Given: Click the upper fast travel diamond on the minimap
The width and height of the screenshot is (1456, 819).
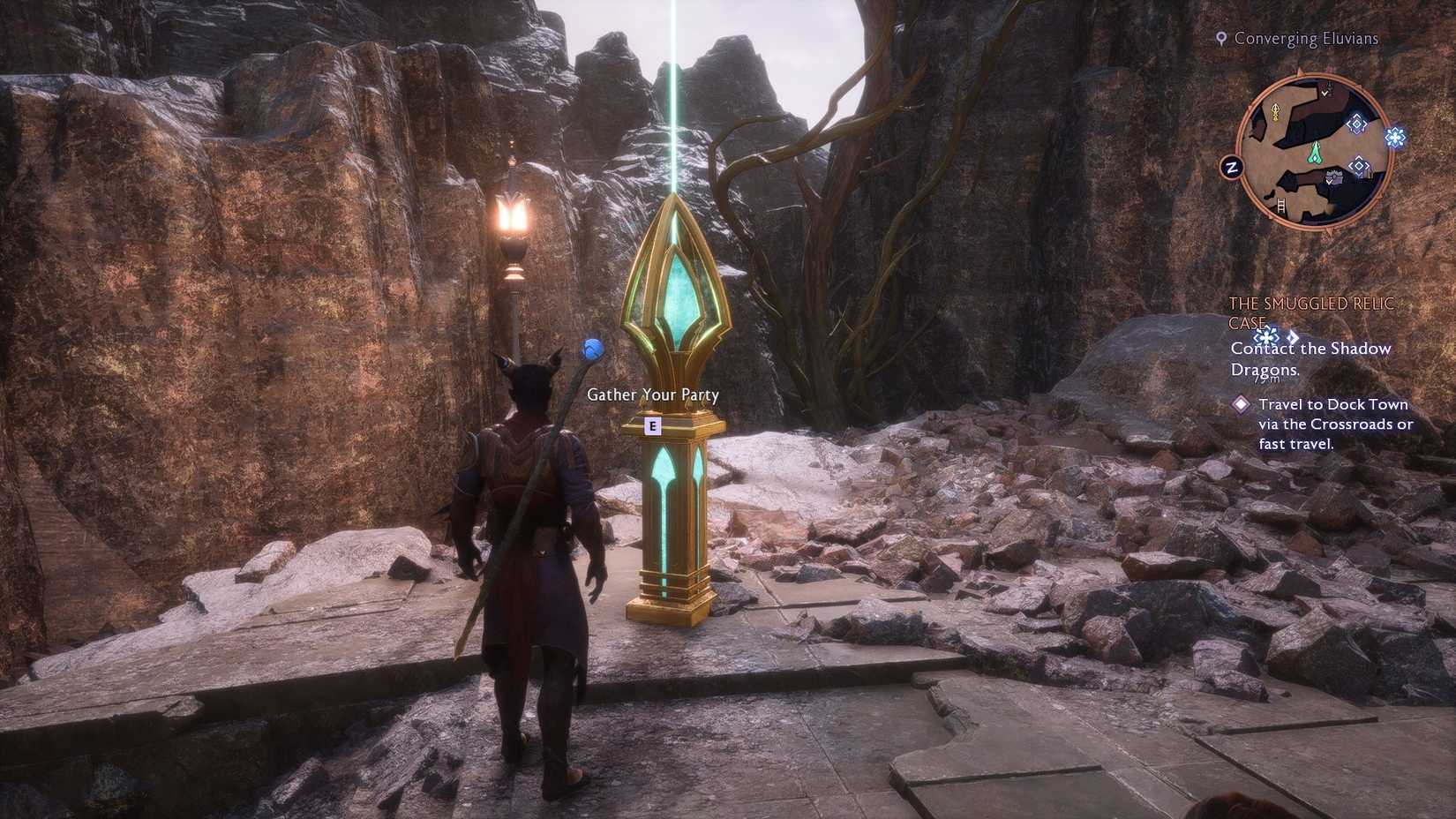Looking at the screenshot, I should click(x=1355, y=124).
